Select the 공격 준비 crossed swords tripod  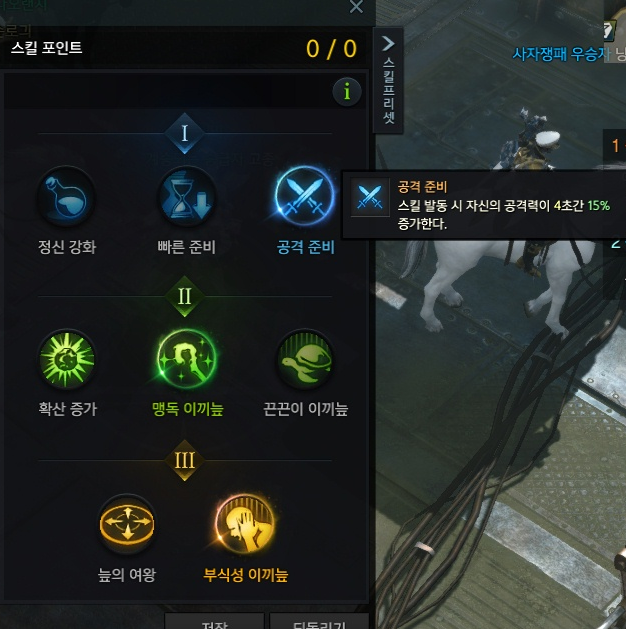pos(305,198)
